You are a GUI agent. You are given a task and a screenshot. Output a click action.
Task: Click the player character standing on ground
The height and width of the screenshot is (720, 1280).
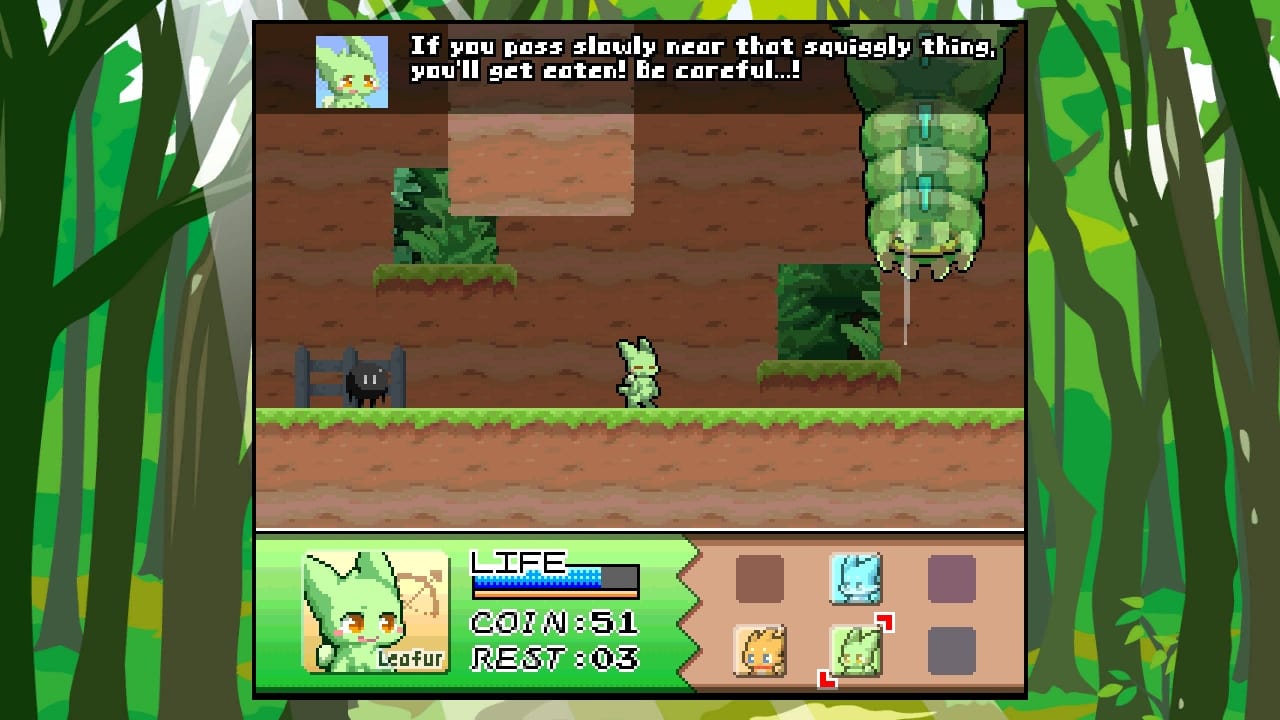(640, 375)
